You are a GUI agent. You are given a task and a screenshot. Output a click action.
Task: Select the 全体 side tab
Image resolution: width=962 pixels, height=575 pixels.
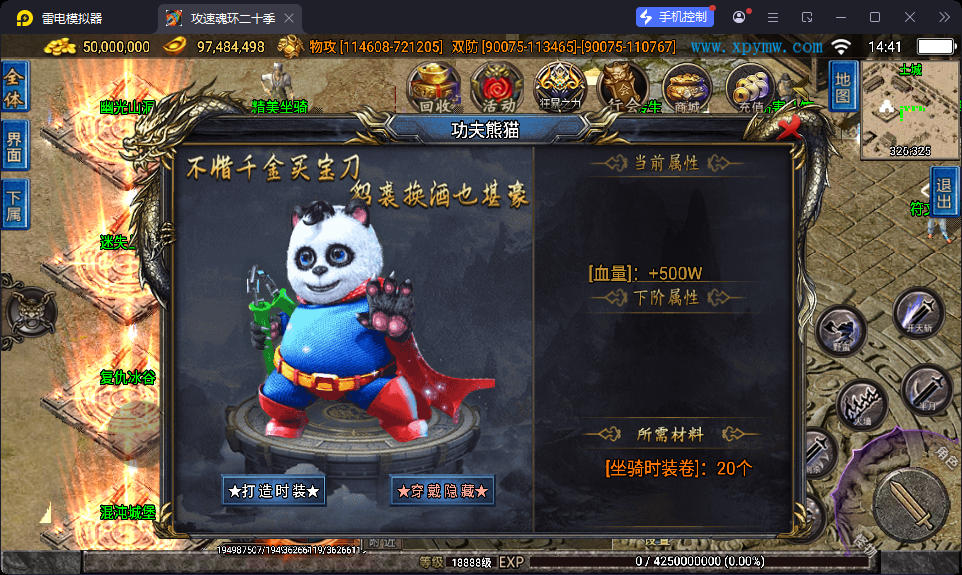[15, 87]
